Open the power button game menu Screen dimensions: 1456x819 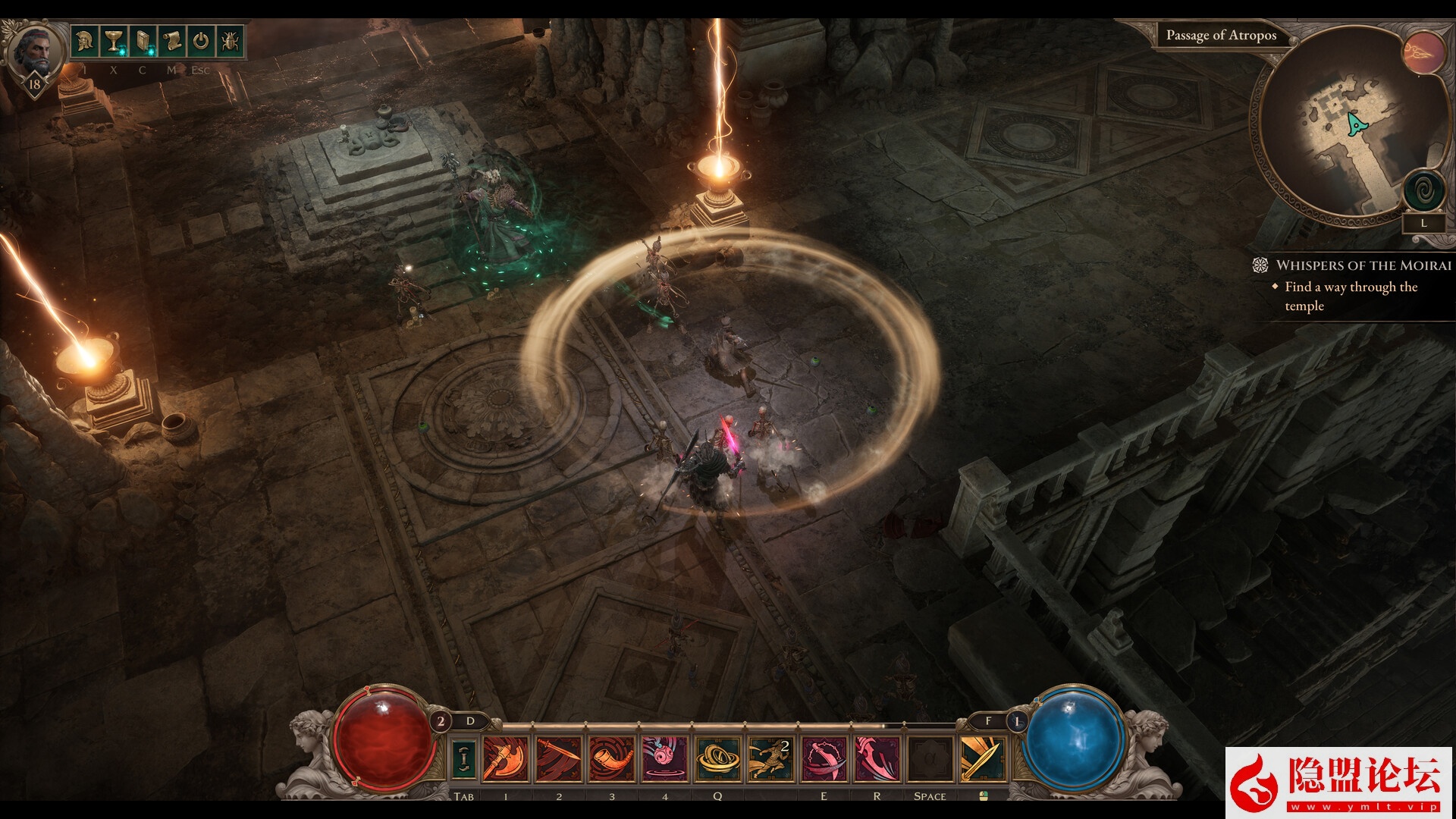pos(200,41)
